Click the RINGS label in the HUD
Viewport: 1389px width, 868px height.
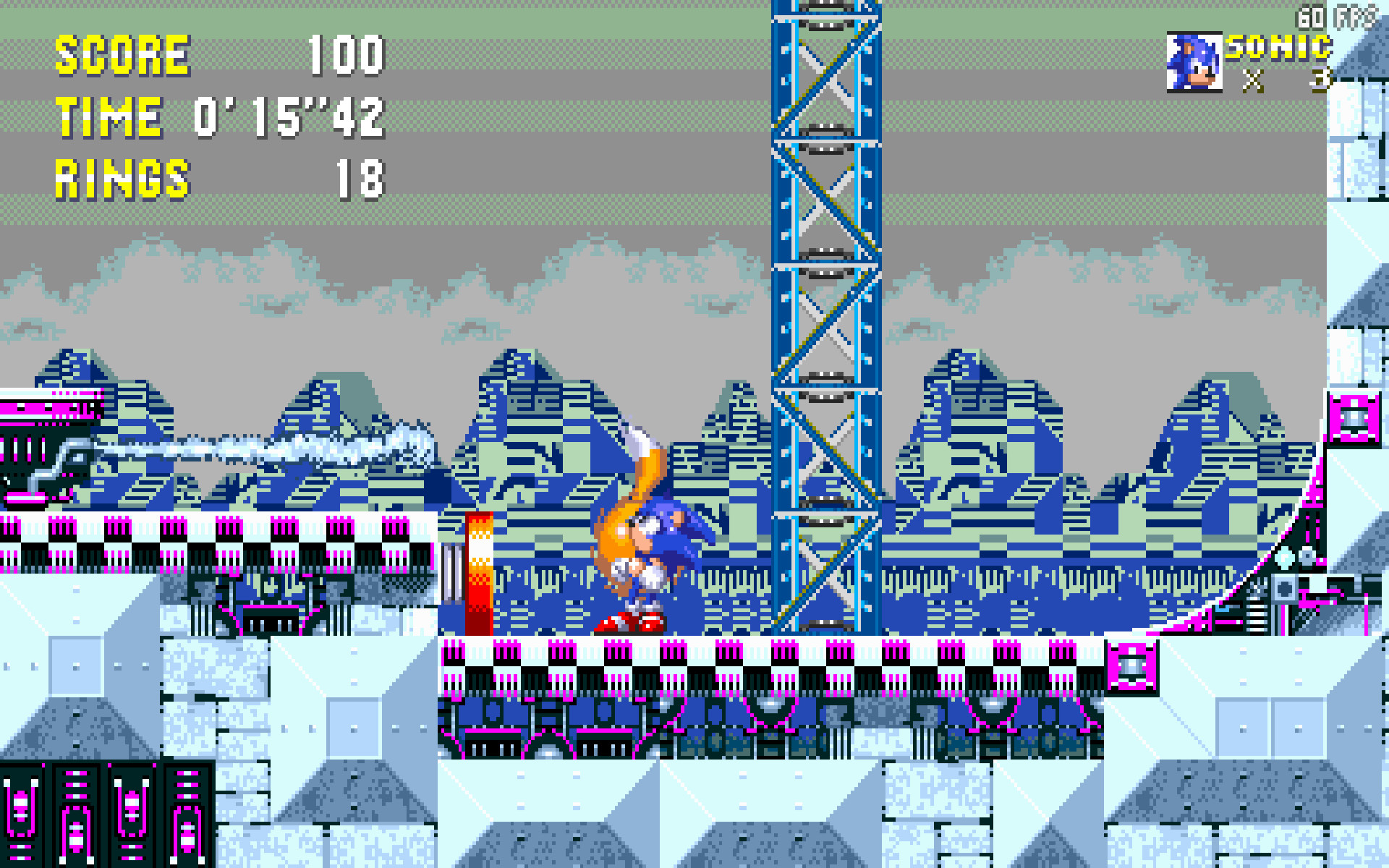click(122, 177)
